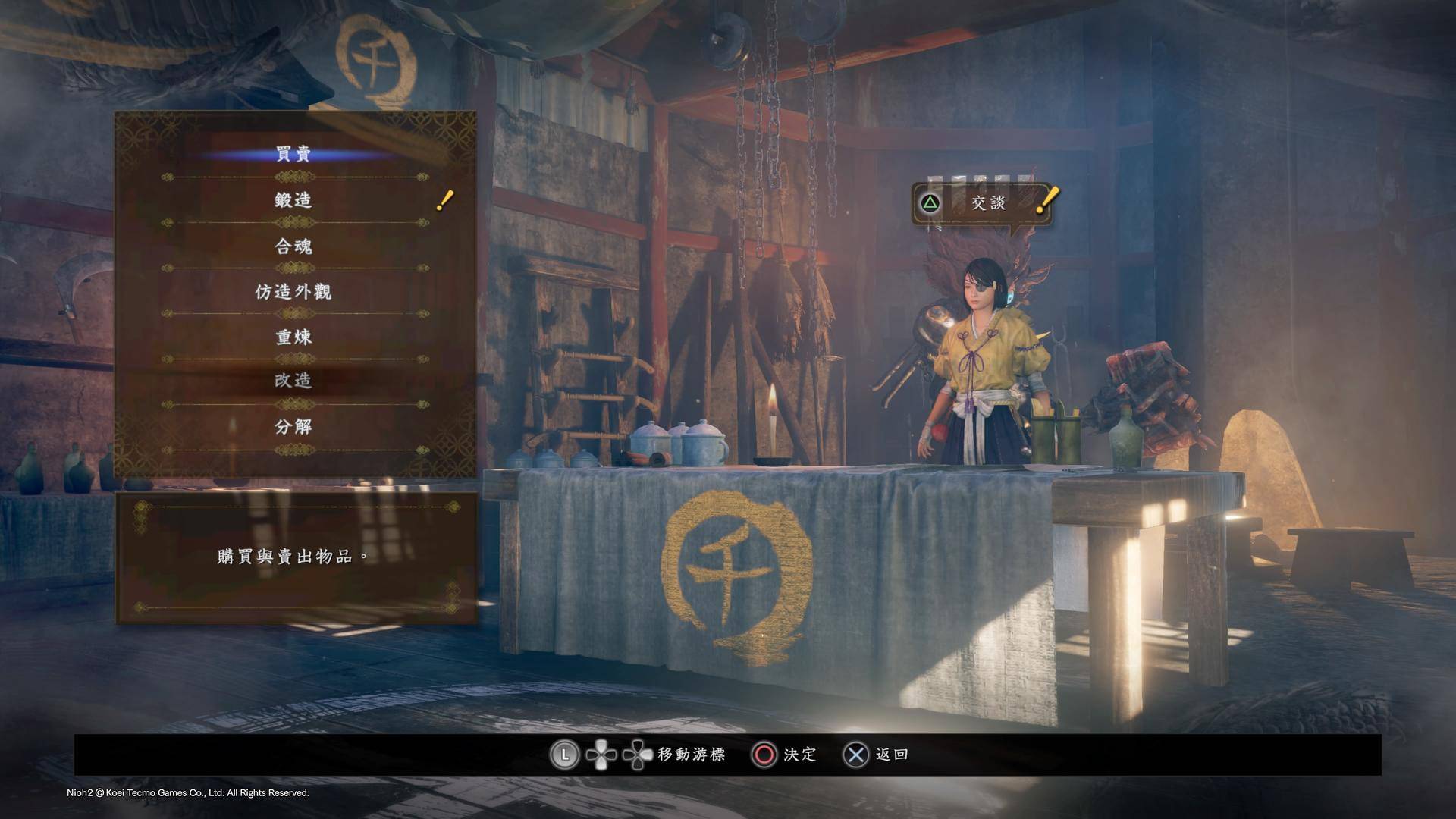This screenshot has width=1456, height=819.
Task: Open the 分解 disassemble menu
Action: click(x=293, y=427)
